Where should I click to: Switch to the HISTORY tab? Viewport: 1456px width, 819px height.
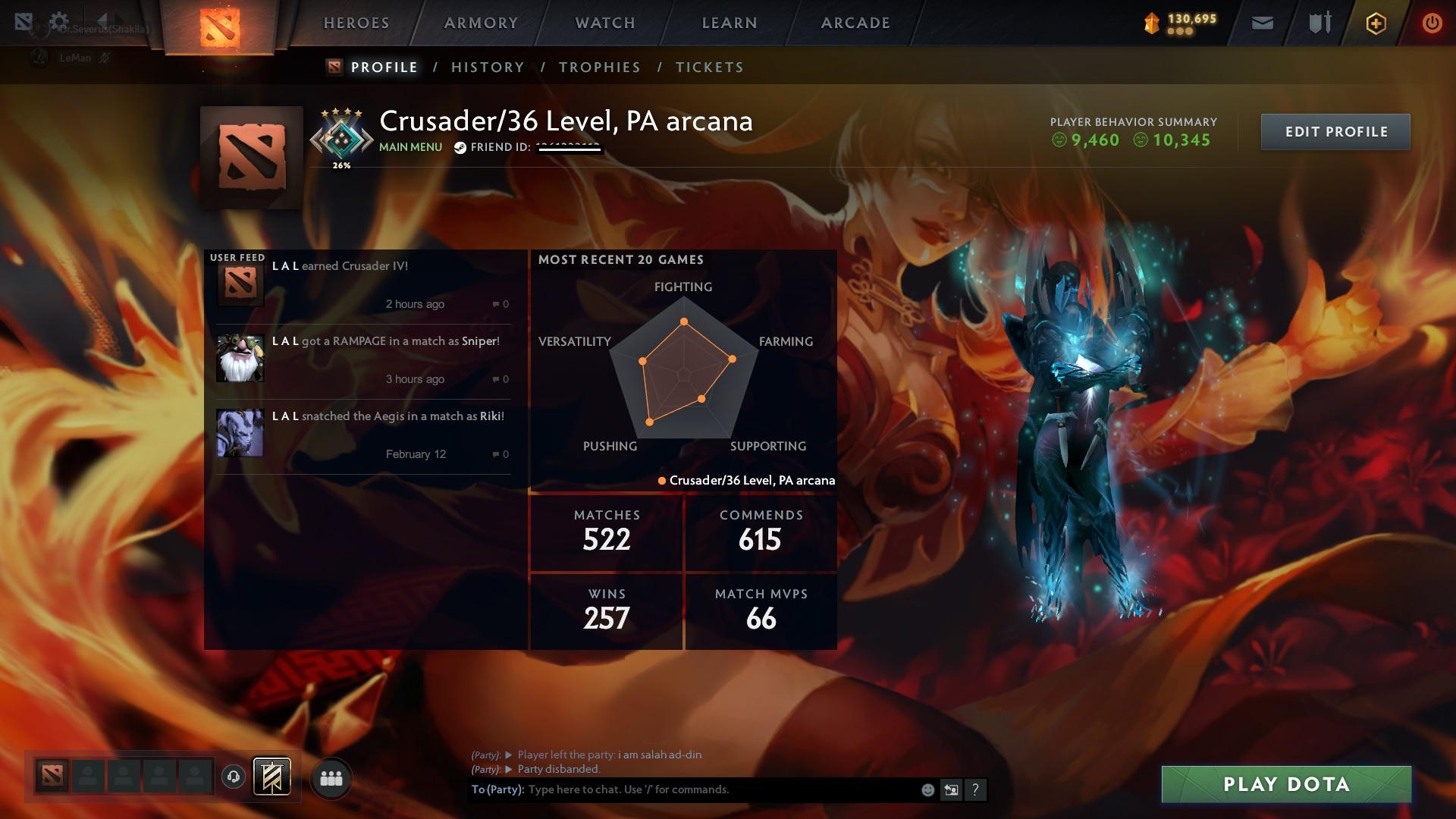488,67
